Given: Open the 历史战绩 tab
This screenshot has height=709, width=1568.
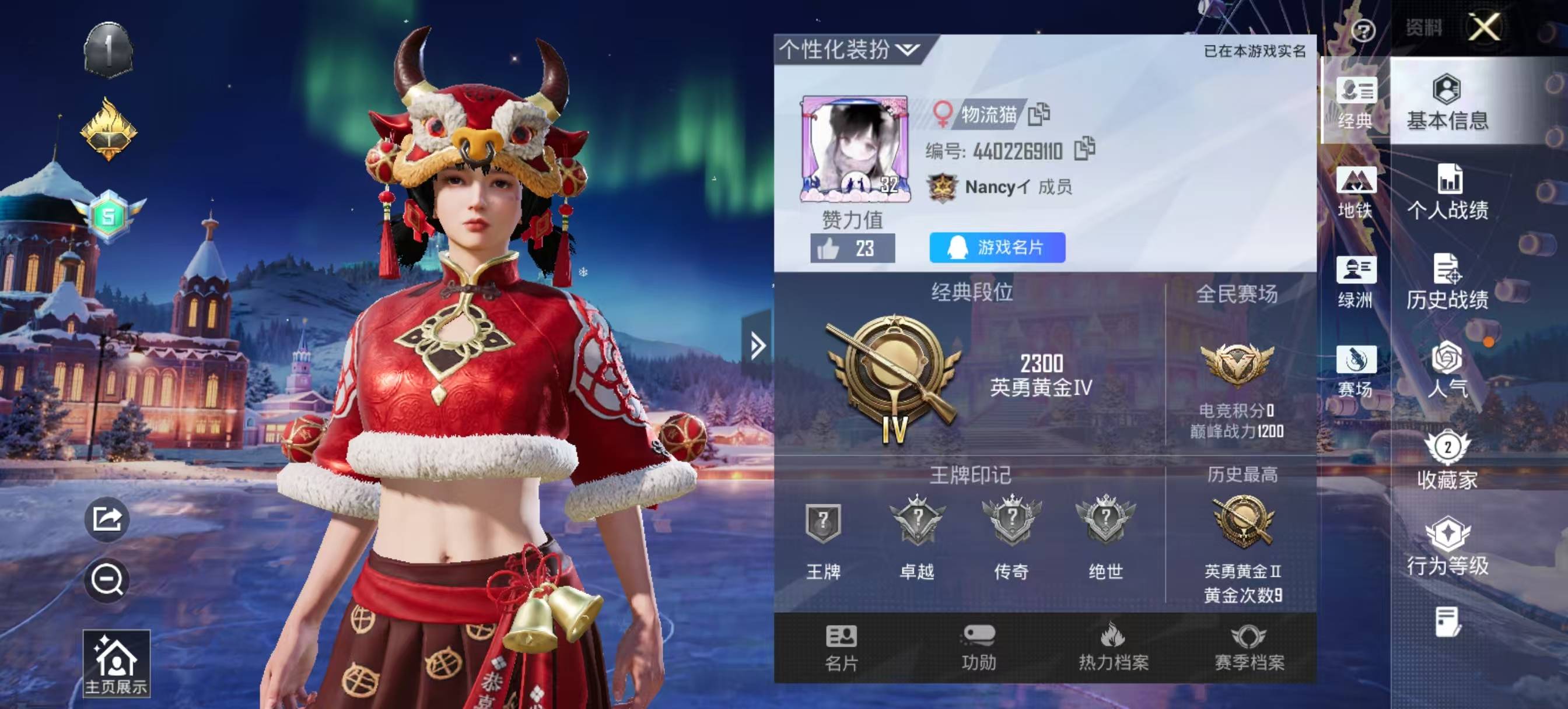Looking at the screenshot, I should 1447,282.
